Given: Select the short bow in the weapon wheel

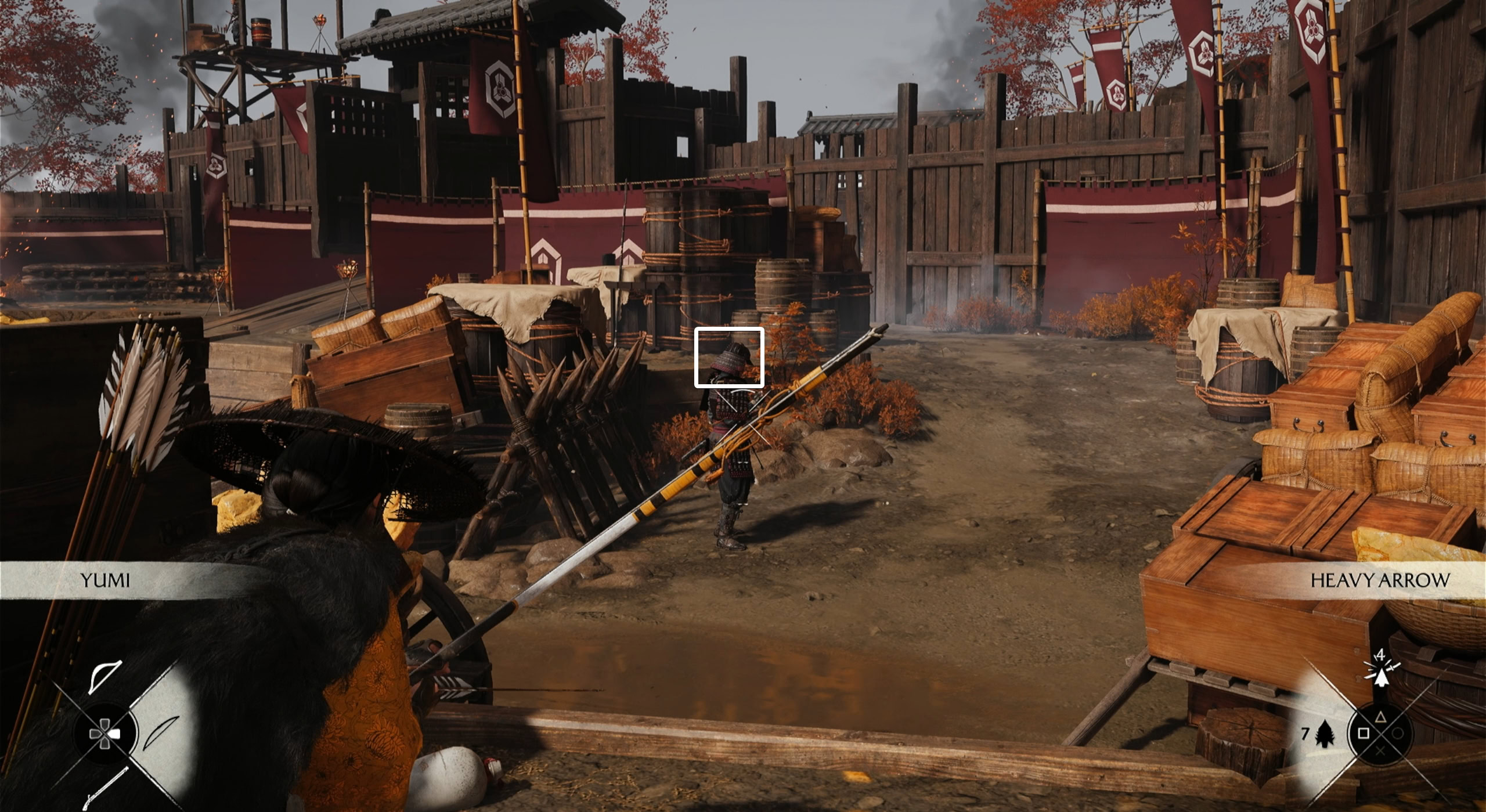Looking at the screenshot, I should click(105, 677).
